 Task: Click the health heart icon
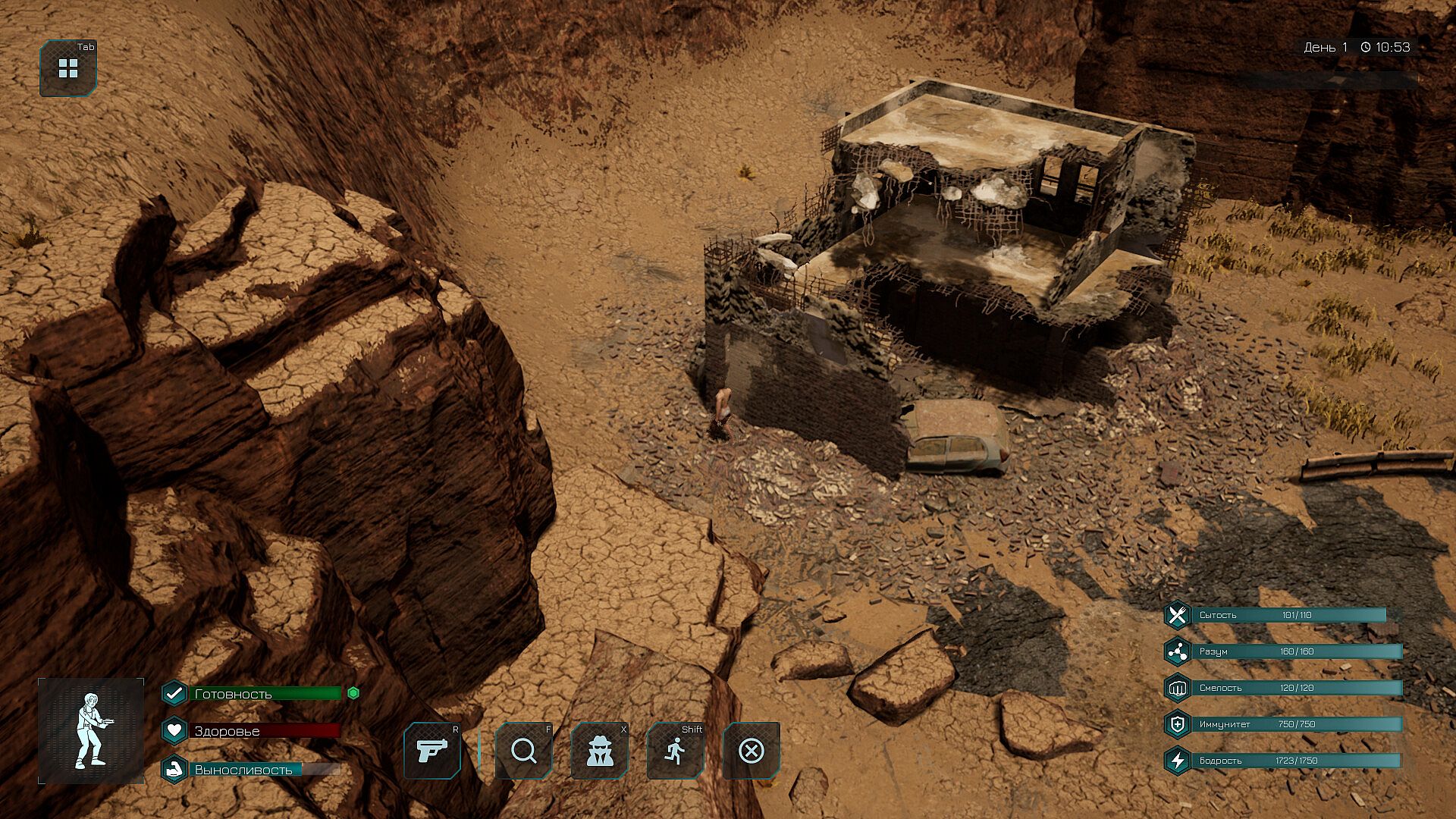pos(174,731)
